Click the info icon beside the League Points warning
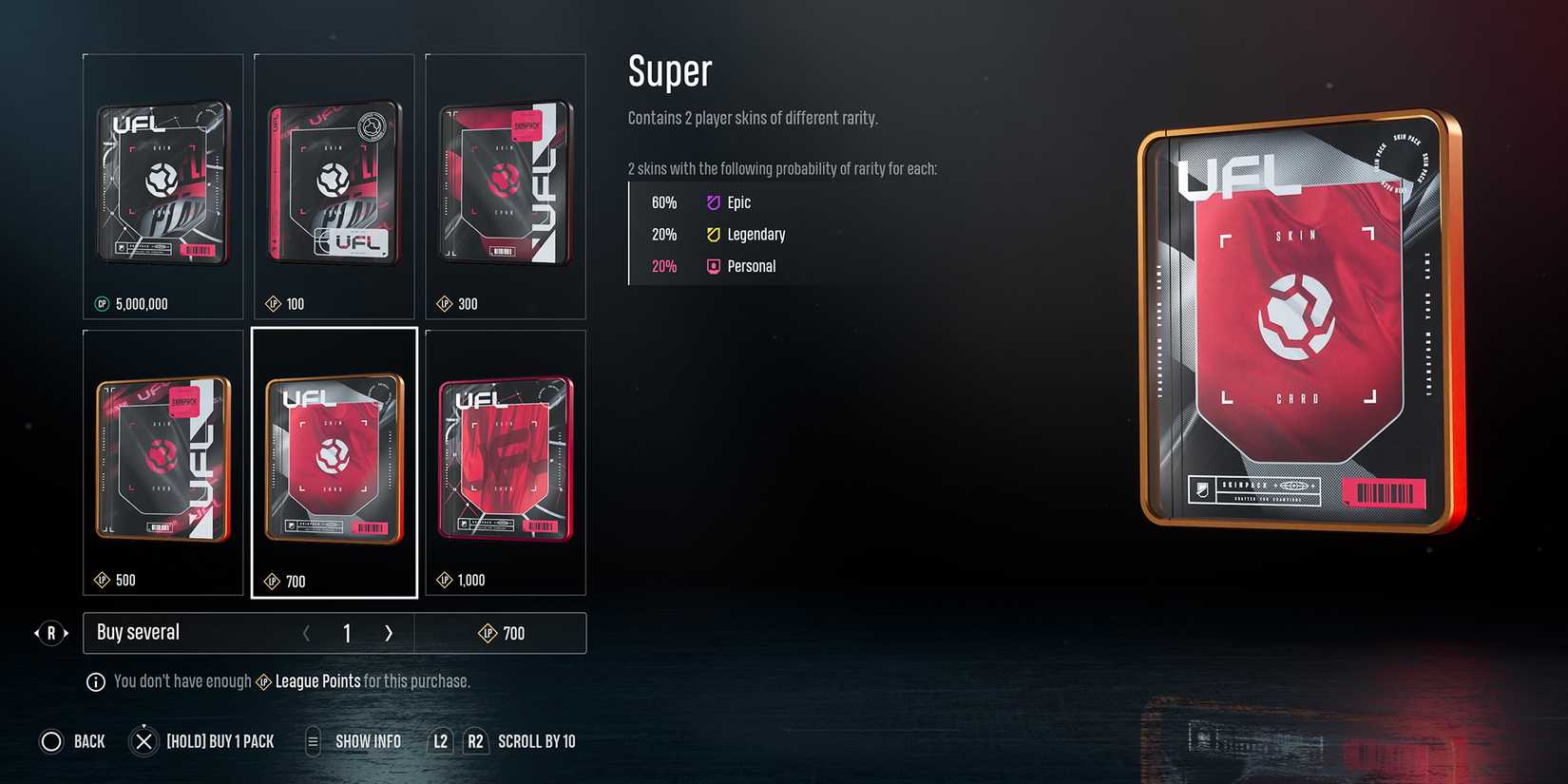Viewport: 1568px width, 784px height. [95, 681]
